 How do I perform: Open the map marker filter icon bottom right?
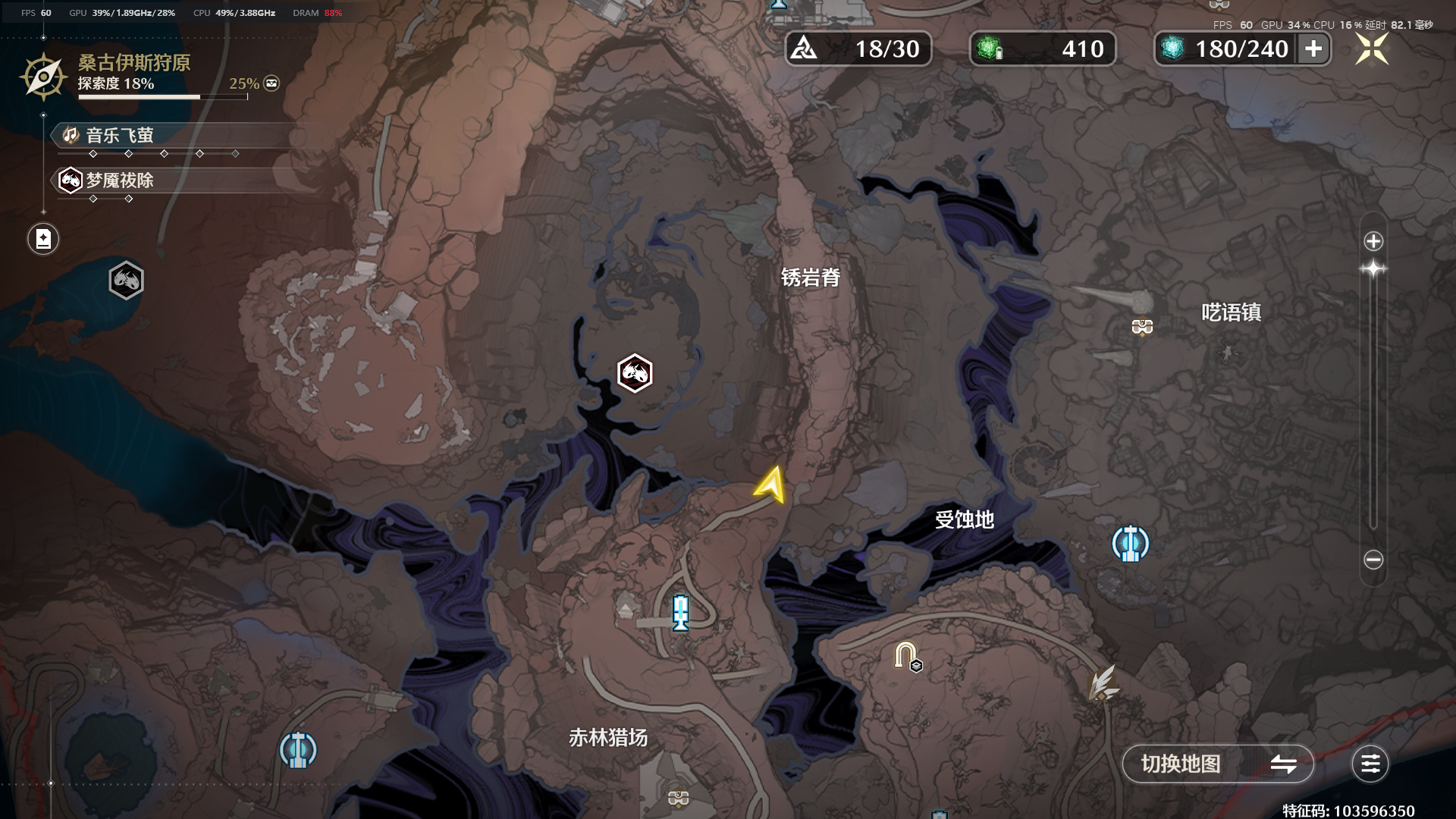pos(1369,764)
